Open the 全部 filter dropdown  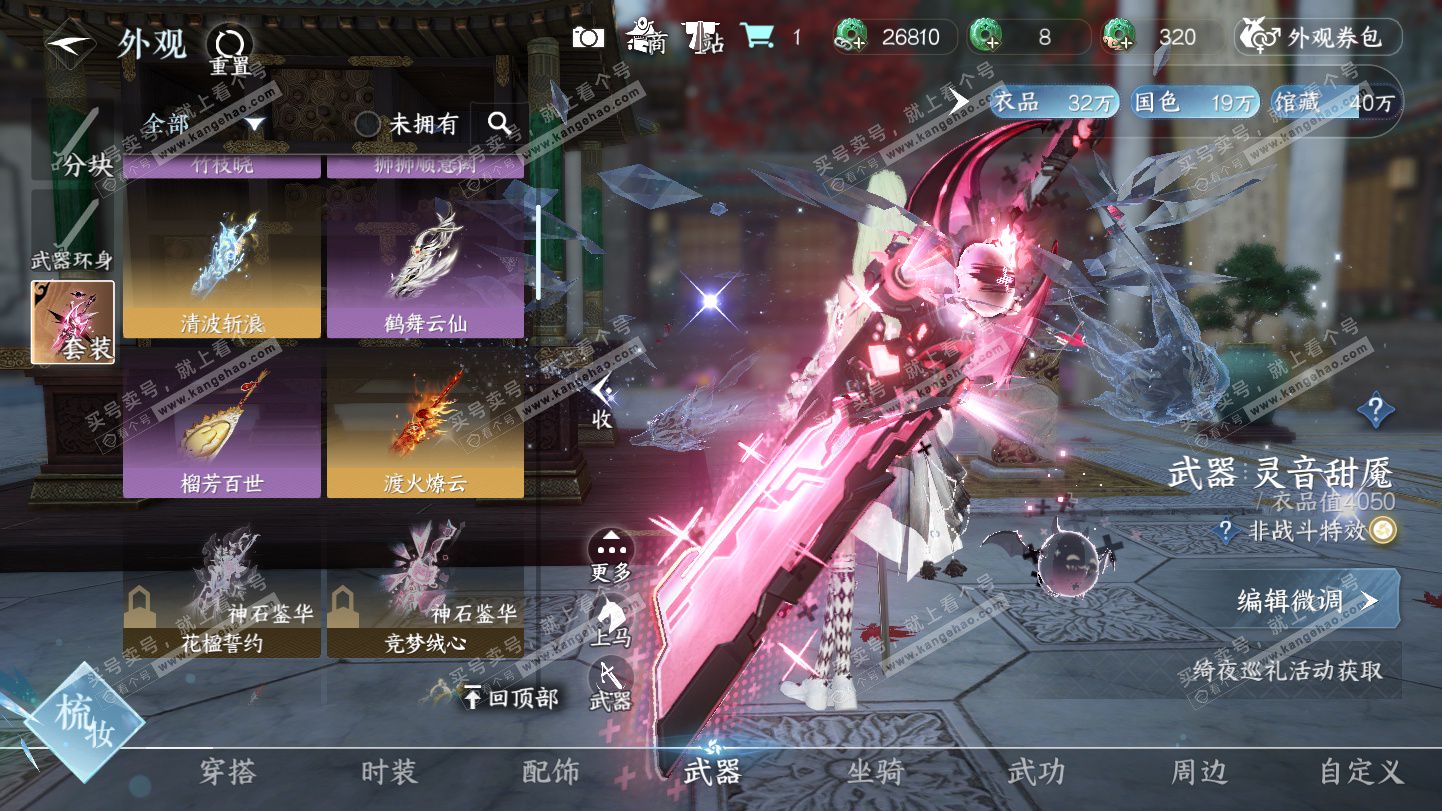202,124
